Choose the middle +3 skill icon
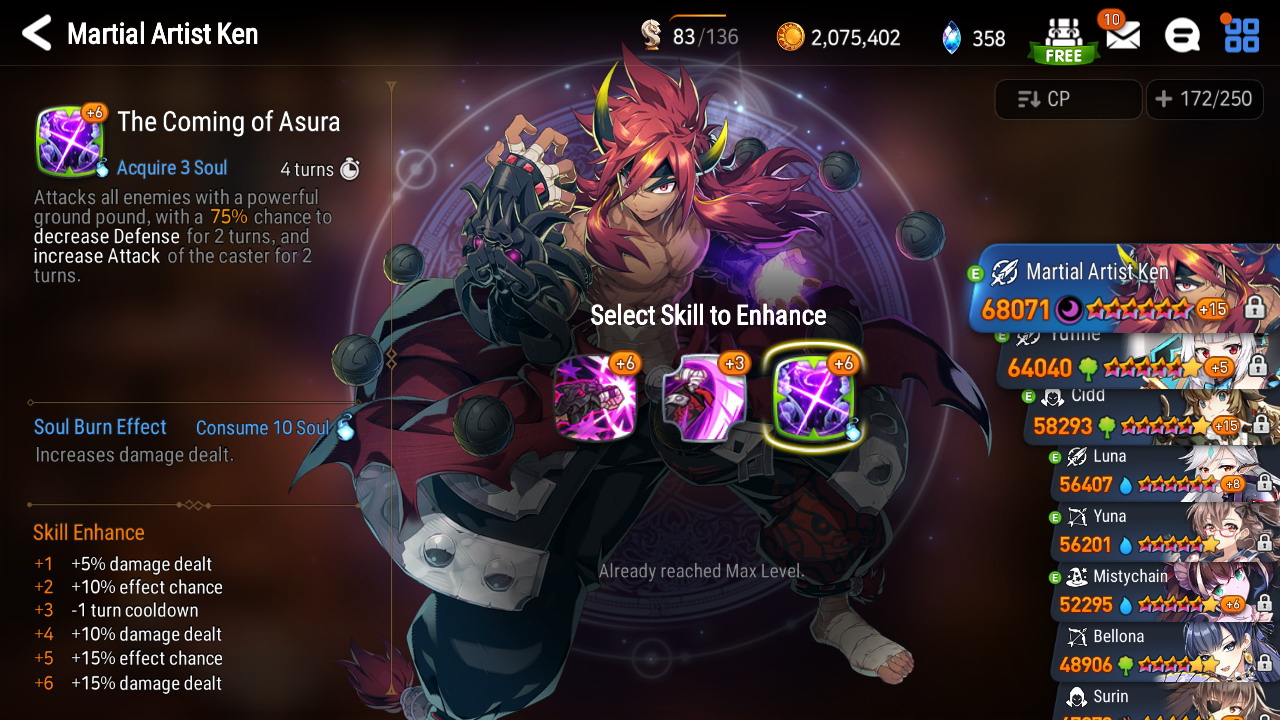The height and width of the screenshot is (720, 1280). pos(705,397)
